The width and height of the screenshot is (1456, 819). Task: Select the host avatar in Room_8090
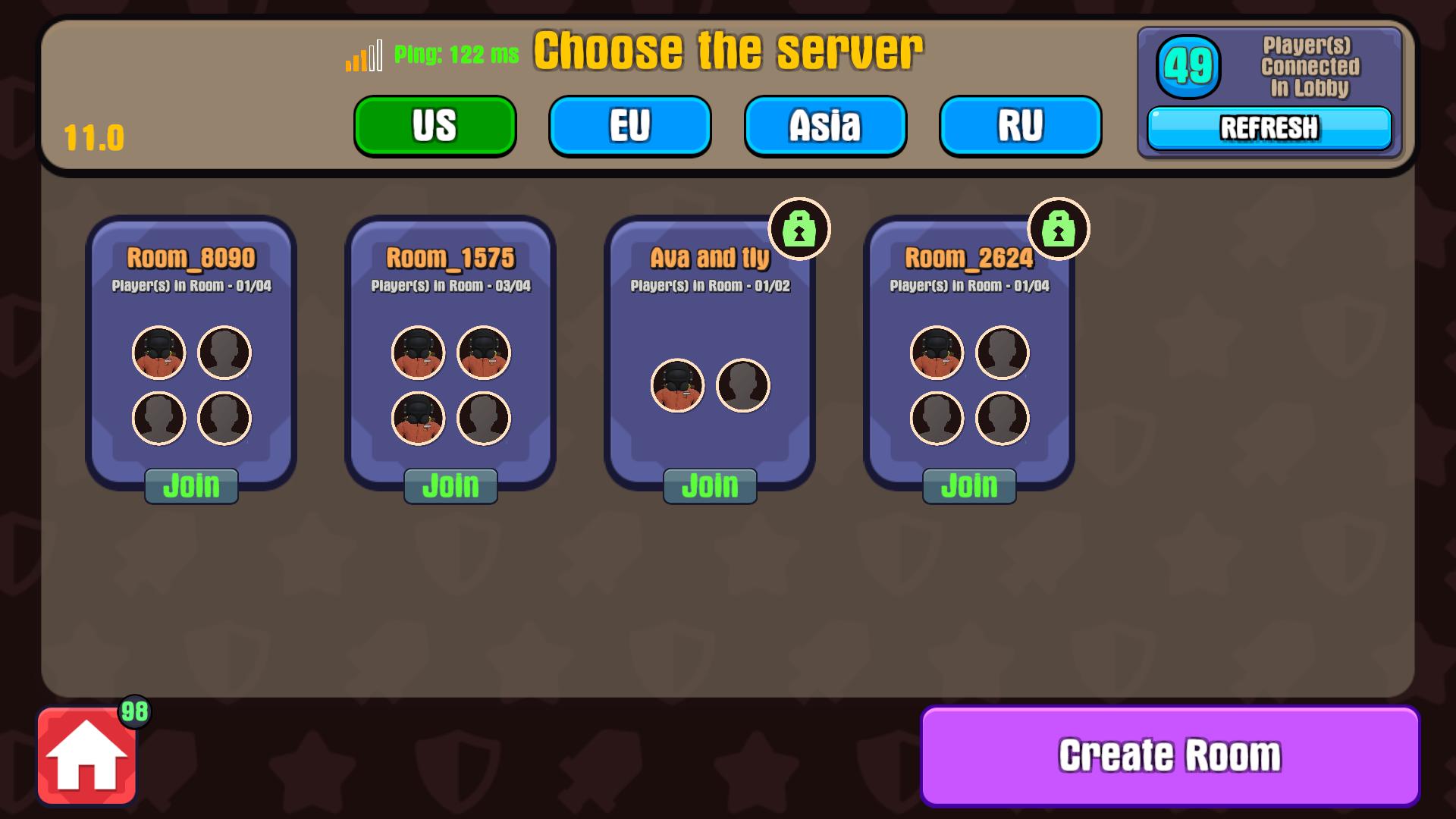click(x=158, y=353)
